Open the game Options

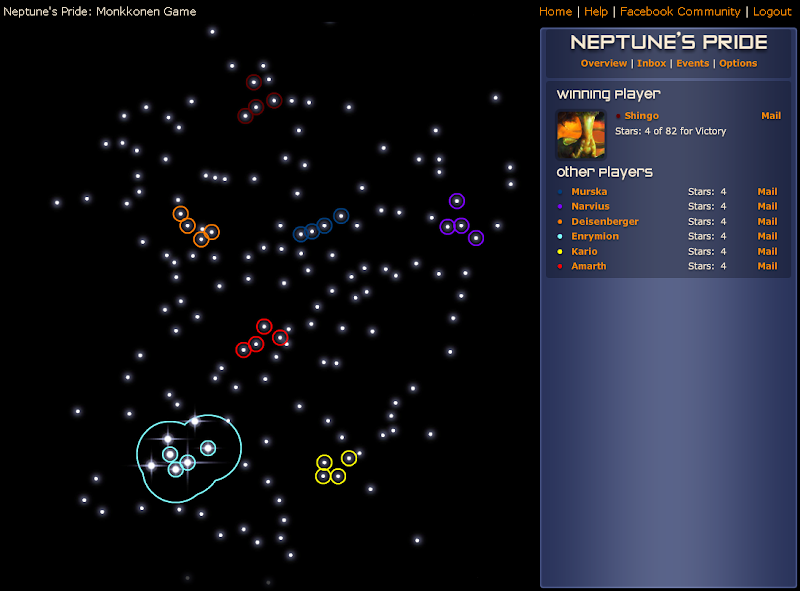(738, 63)
